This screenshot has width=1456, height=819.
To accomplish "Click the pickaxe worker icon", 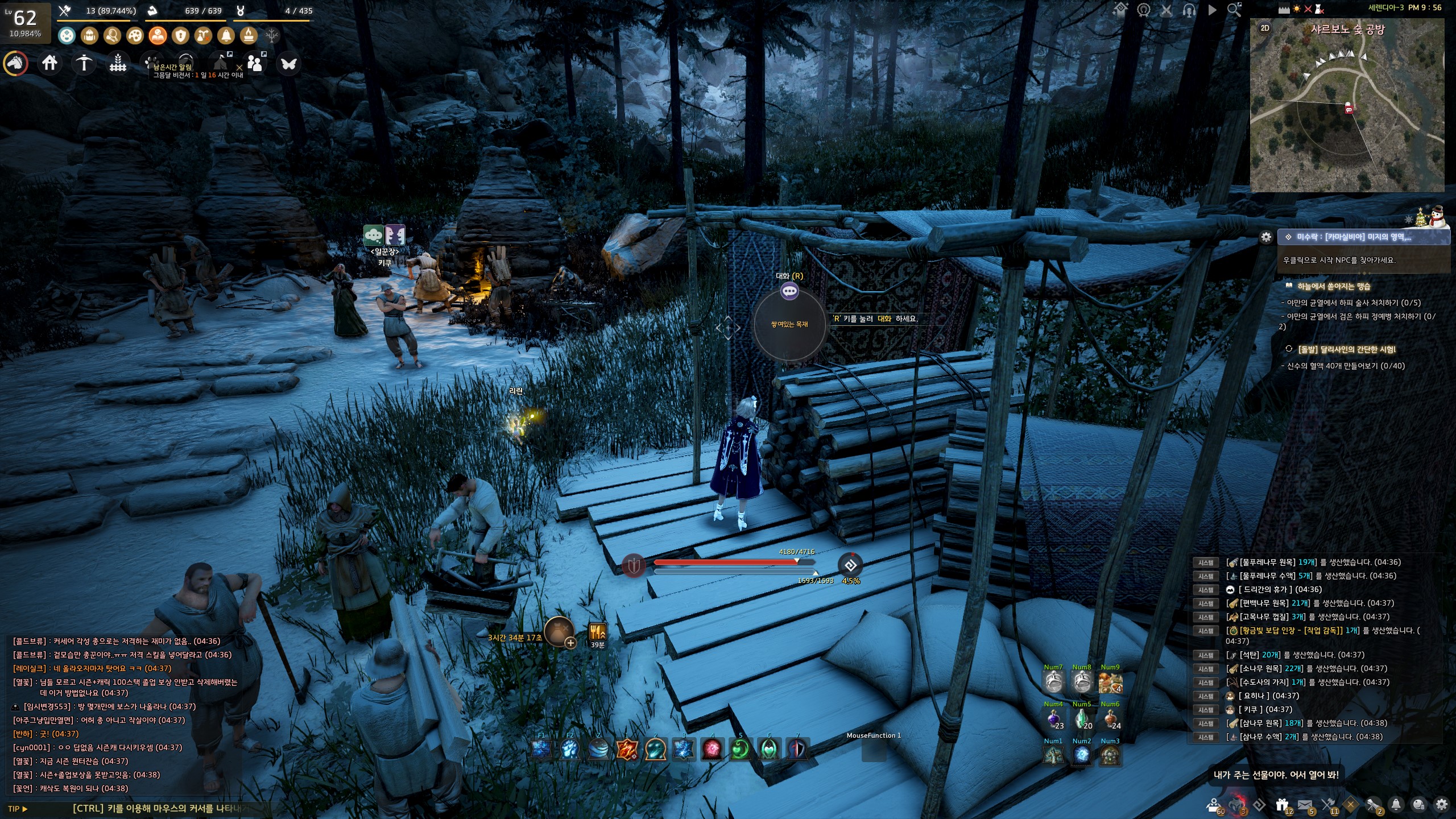I will (x=84, y=63).
